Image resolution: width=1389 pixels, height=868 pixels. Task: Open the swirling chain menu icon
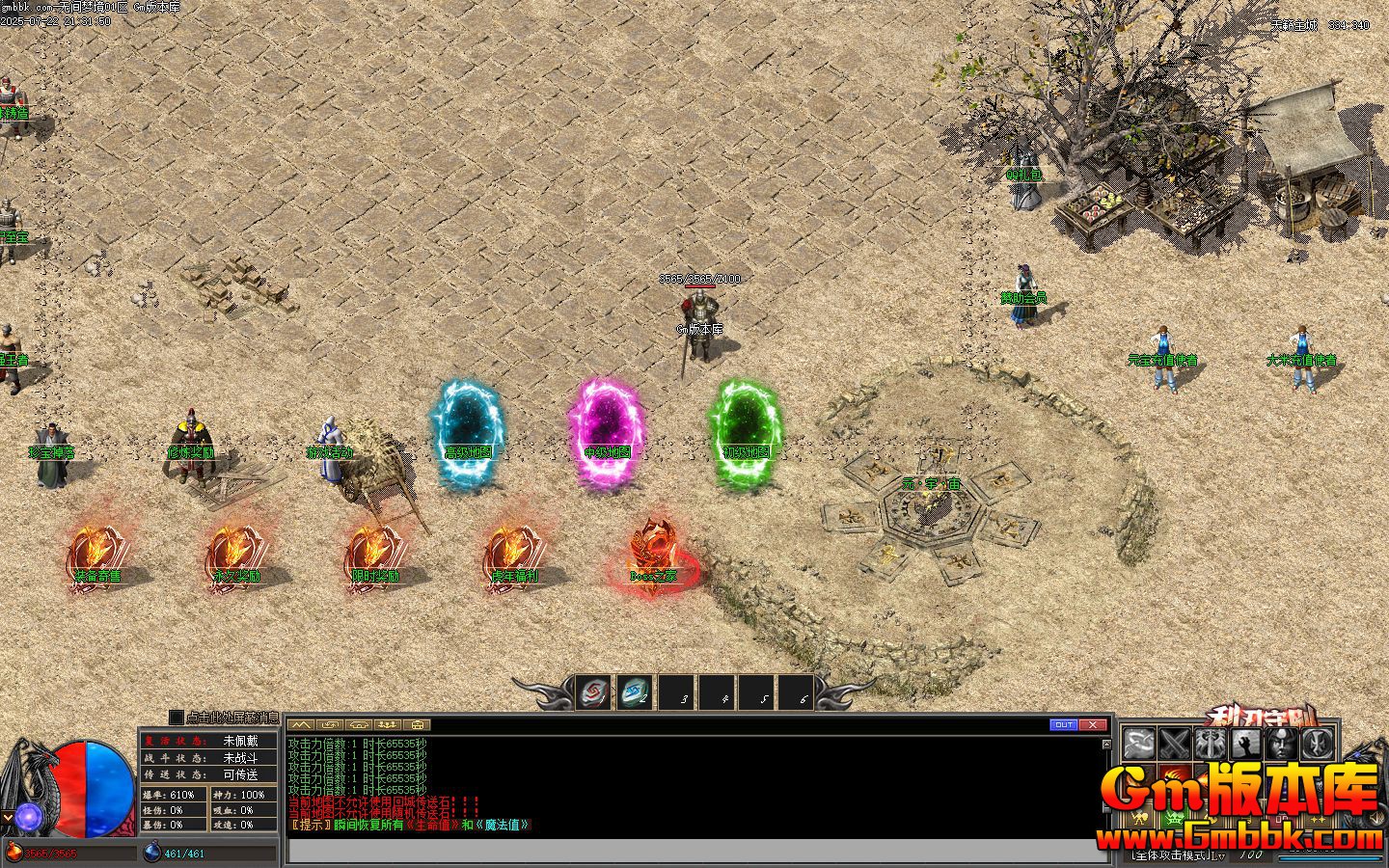tap(1140, 744)
